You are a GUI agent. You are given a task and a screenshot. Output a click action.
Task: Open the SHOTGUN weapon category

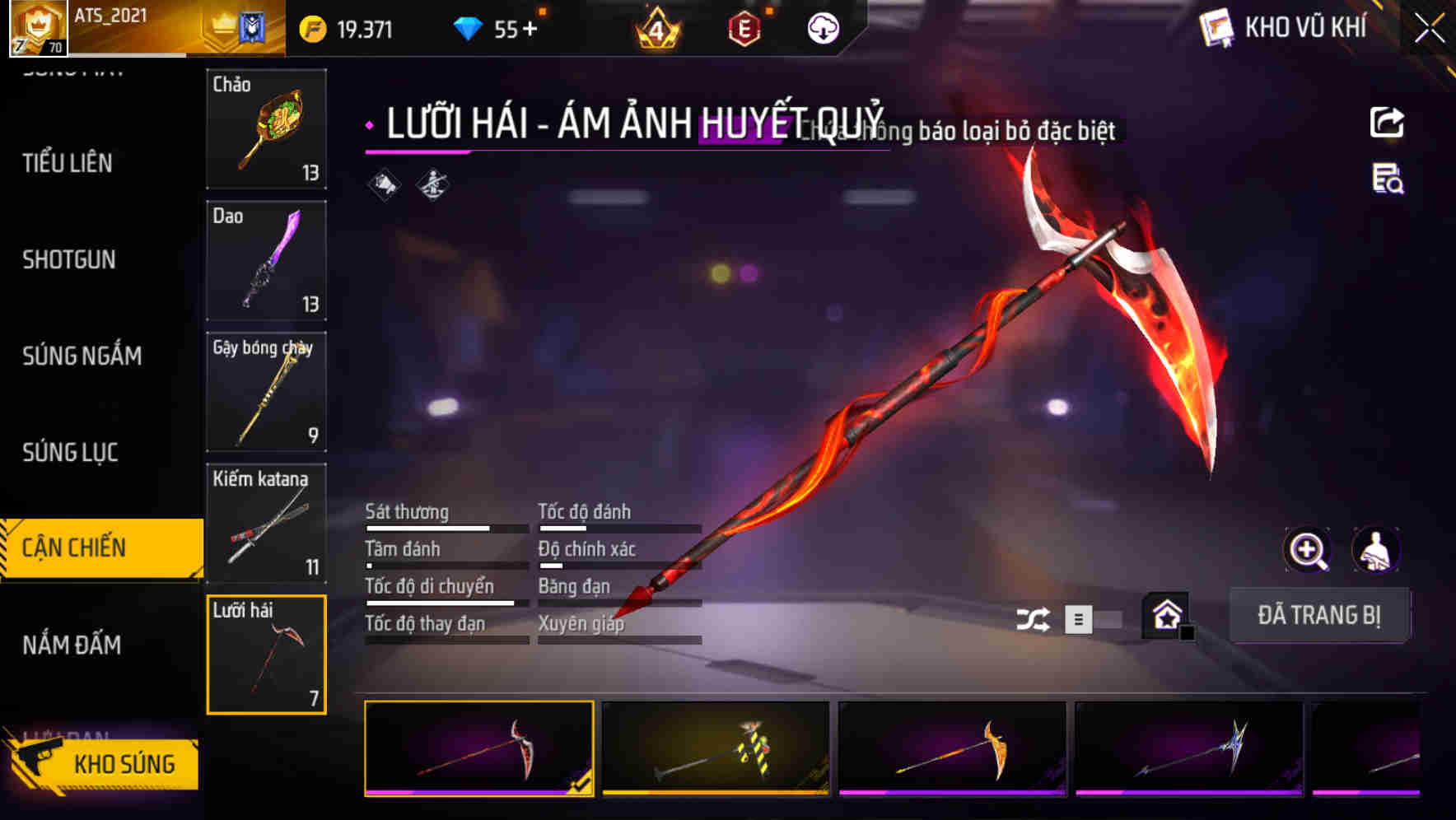pos(70,259)
